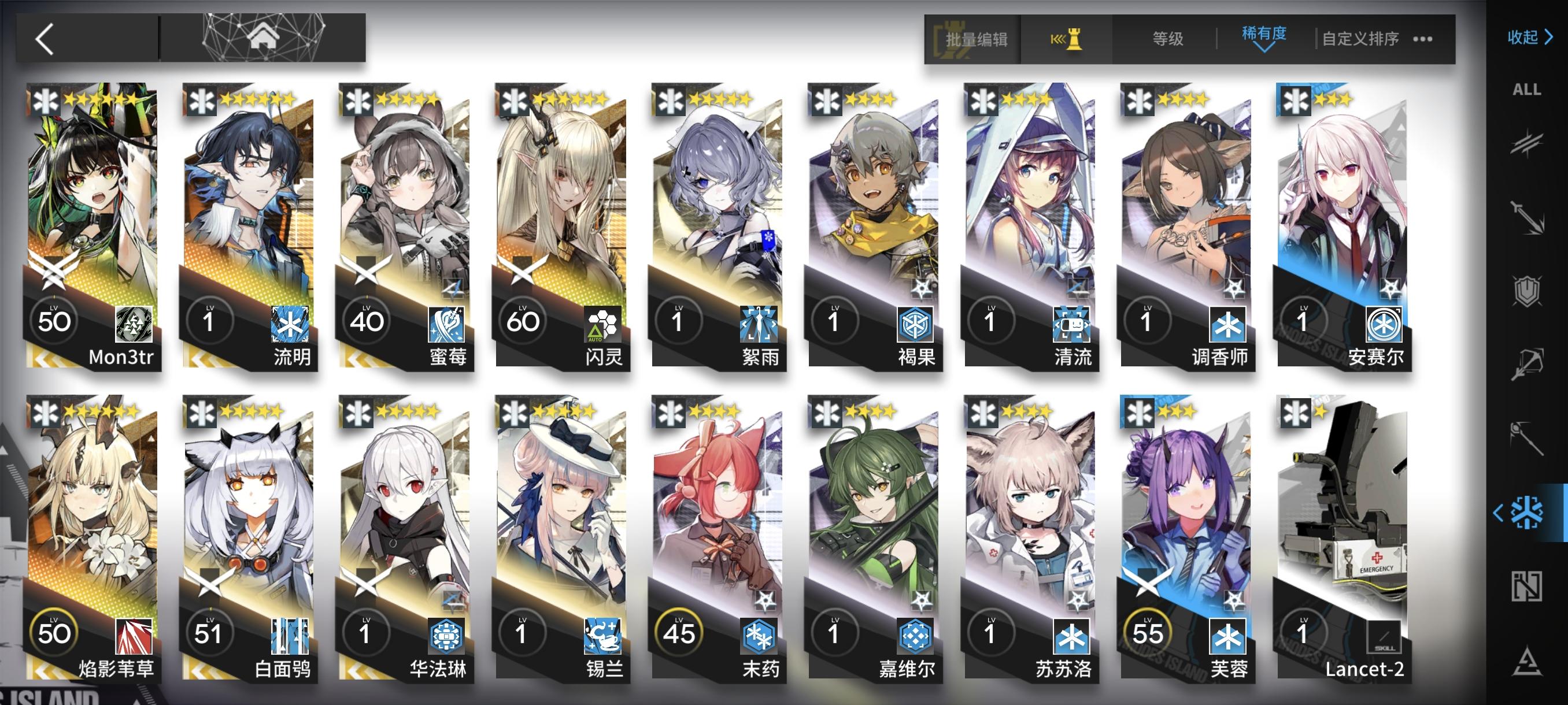The height and width of the screenshot is (705, 1568).
Task: Click the home icon in the top bar
Action: pyautogui.click(x=263, y=39)
